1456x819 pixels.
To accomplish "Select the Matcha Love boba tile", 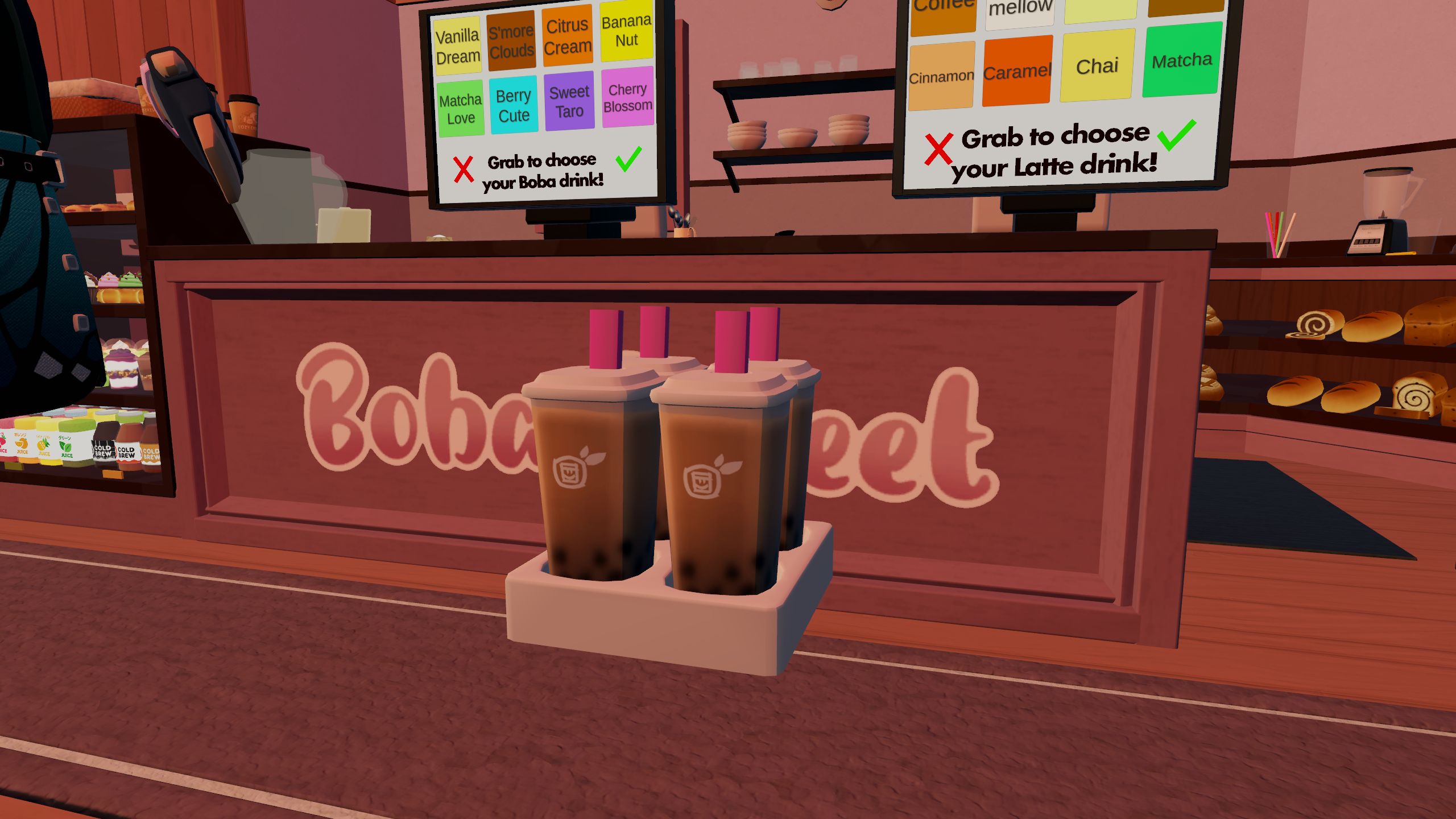I will pyautogui.click(x=460, y=109).
